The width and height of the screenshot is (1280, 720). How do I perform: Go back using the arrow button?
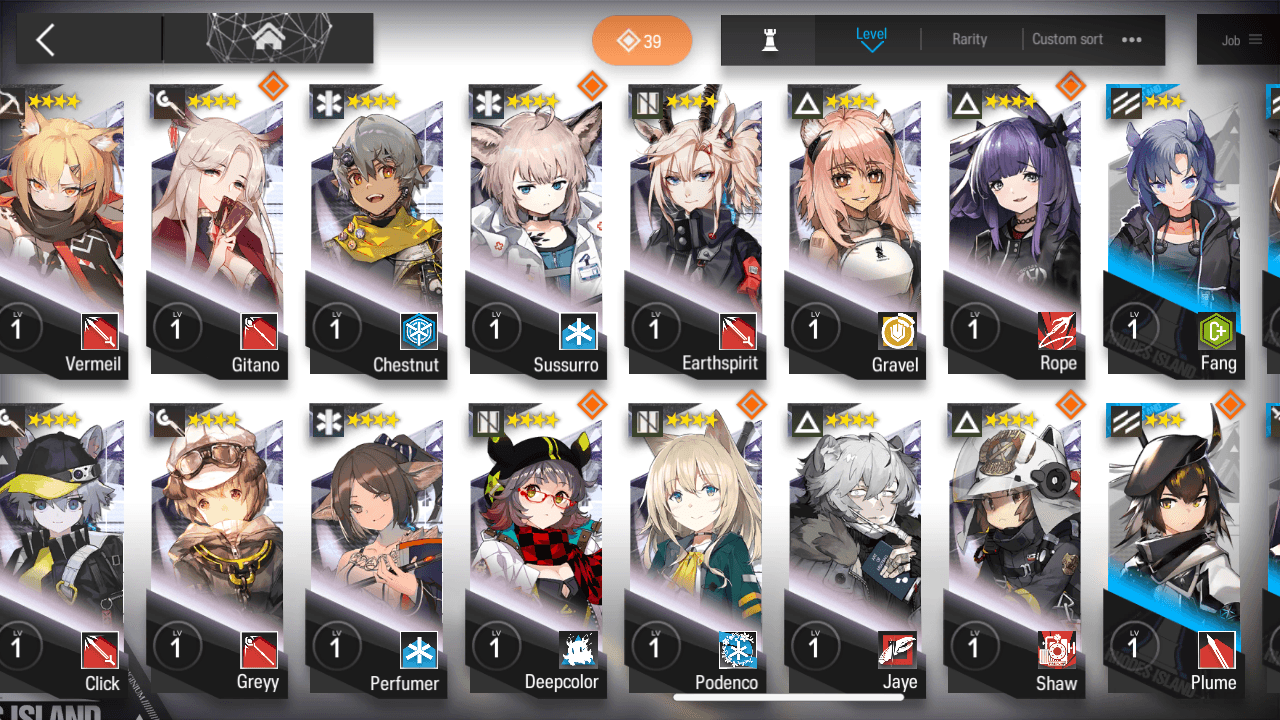pos(45,40)
